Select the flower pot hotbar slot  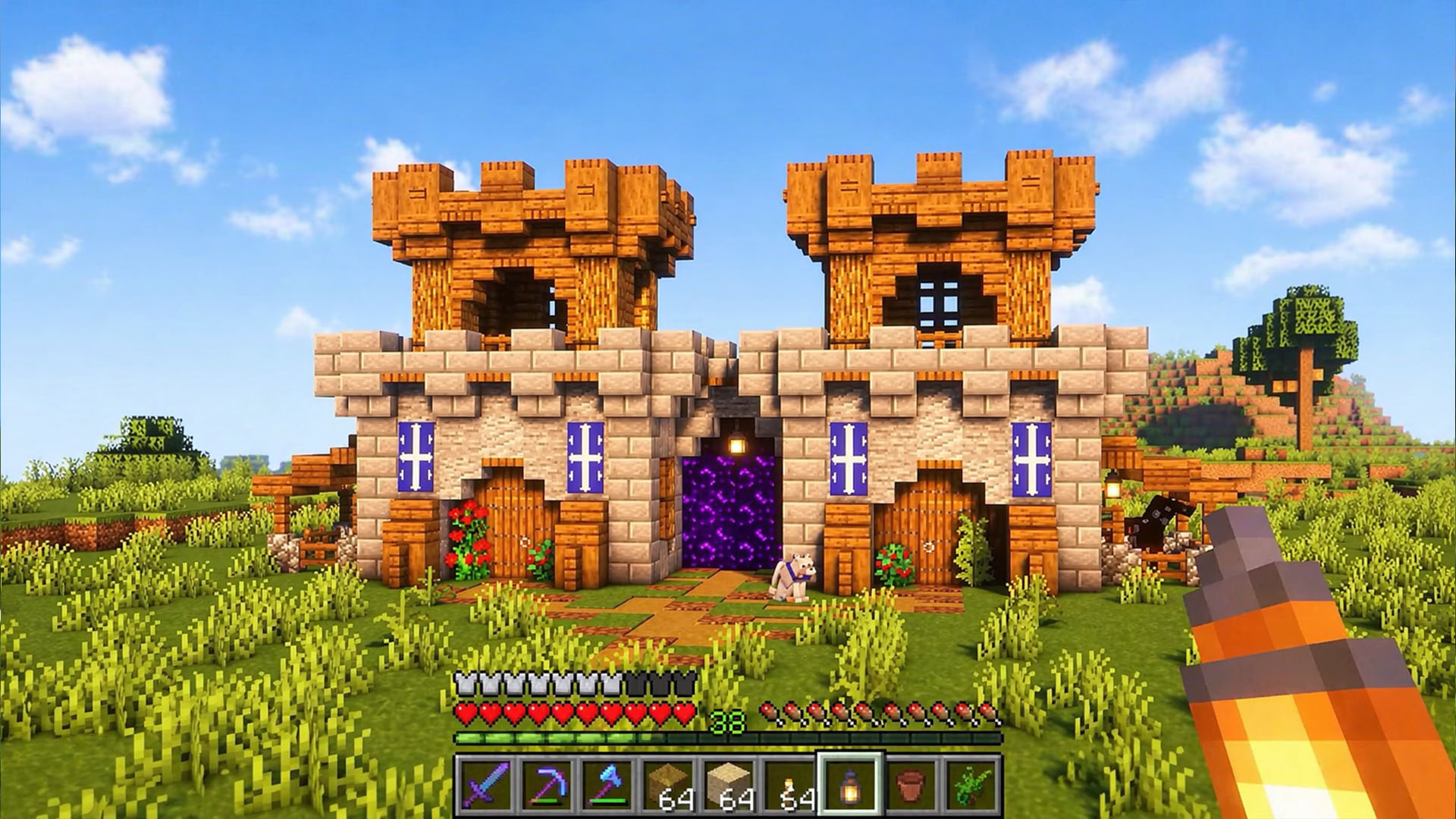(910, 784)
